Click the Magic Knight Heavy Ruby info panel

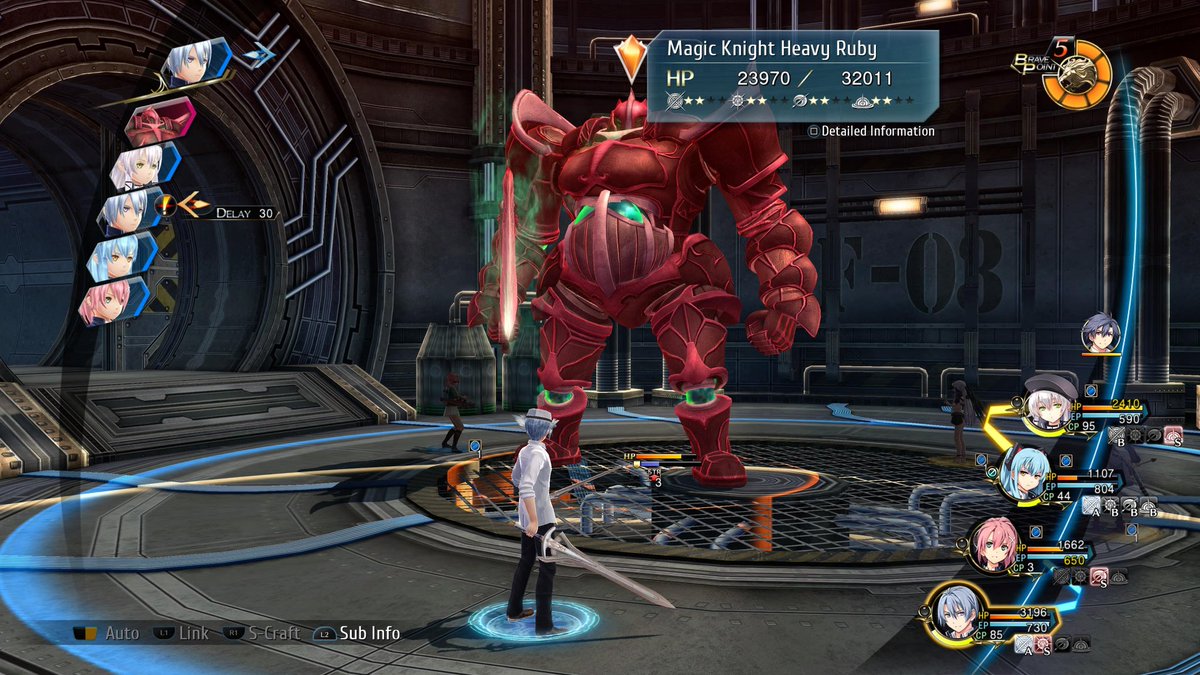(x=792, y=76)
